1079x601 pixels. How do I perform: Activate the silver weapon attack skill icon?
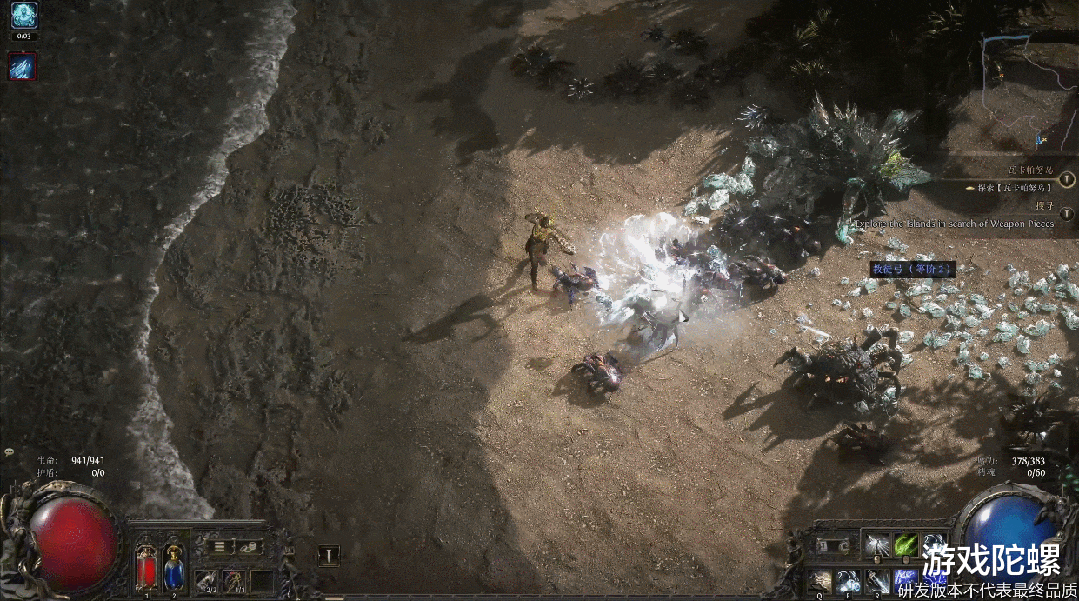[877, 545]
